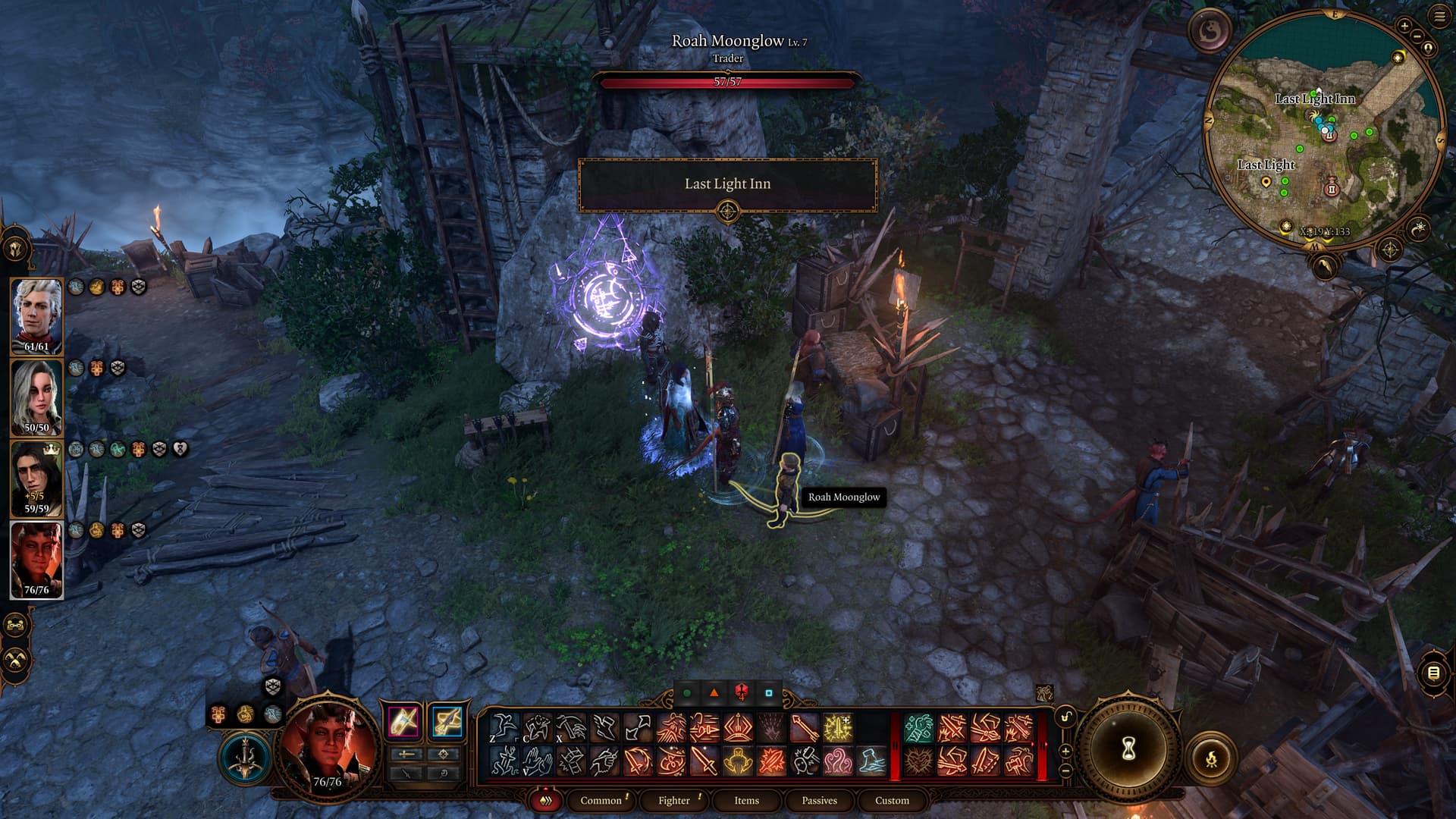Show the Items hotbar tab
This screenshot has height=819, width=1456.
746,800
